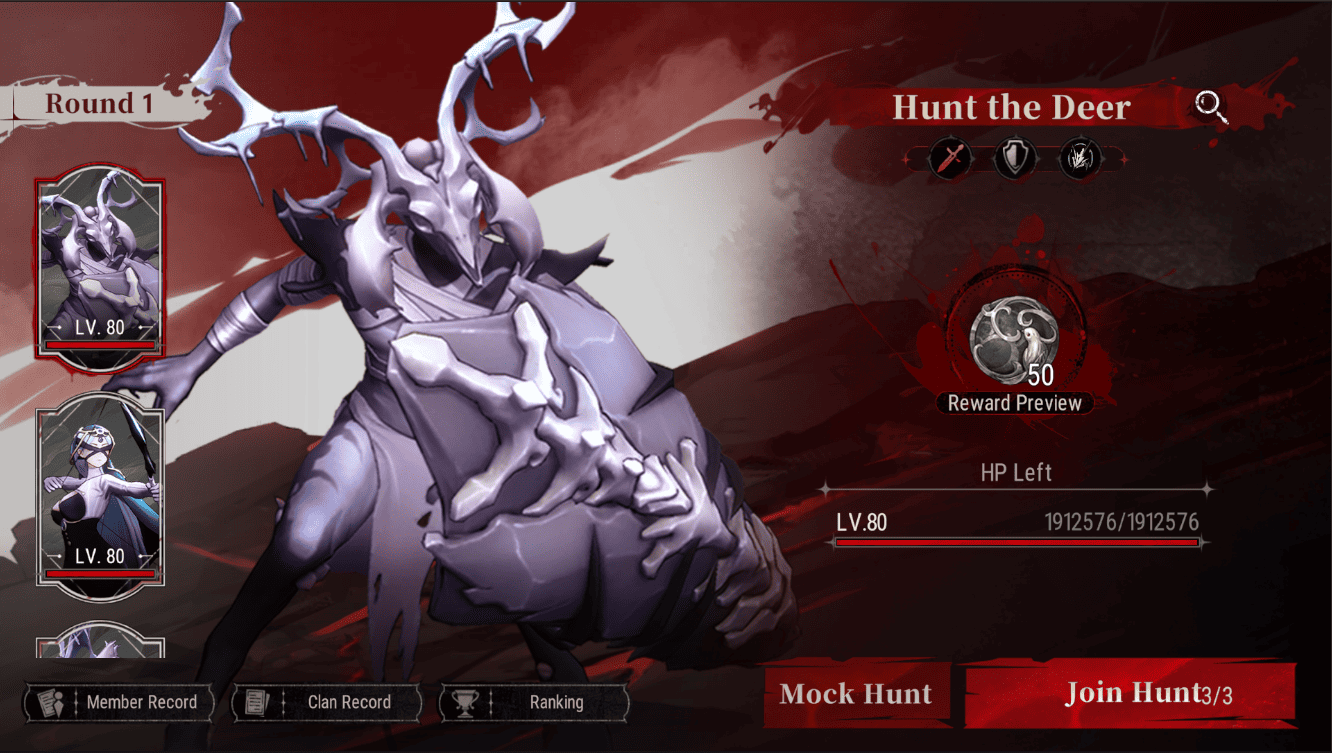The image size is (1332, 753).
Task: Inspect the shield trait icon
Action: tap(1015, 159)
